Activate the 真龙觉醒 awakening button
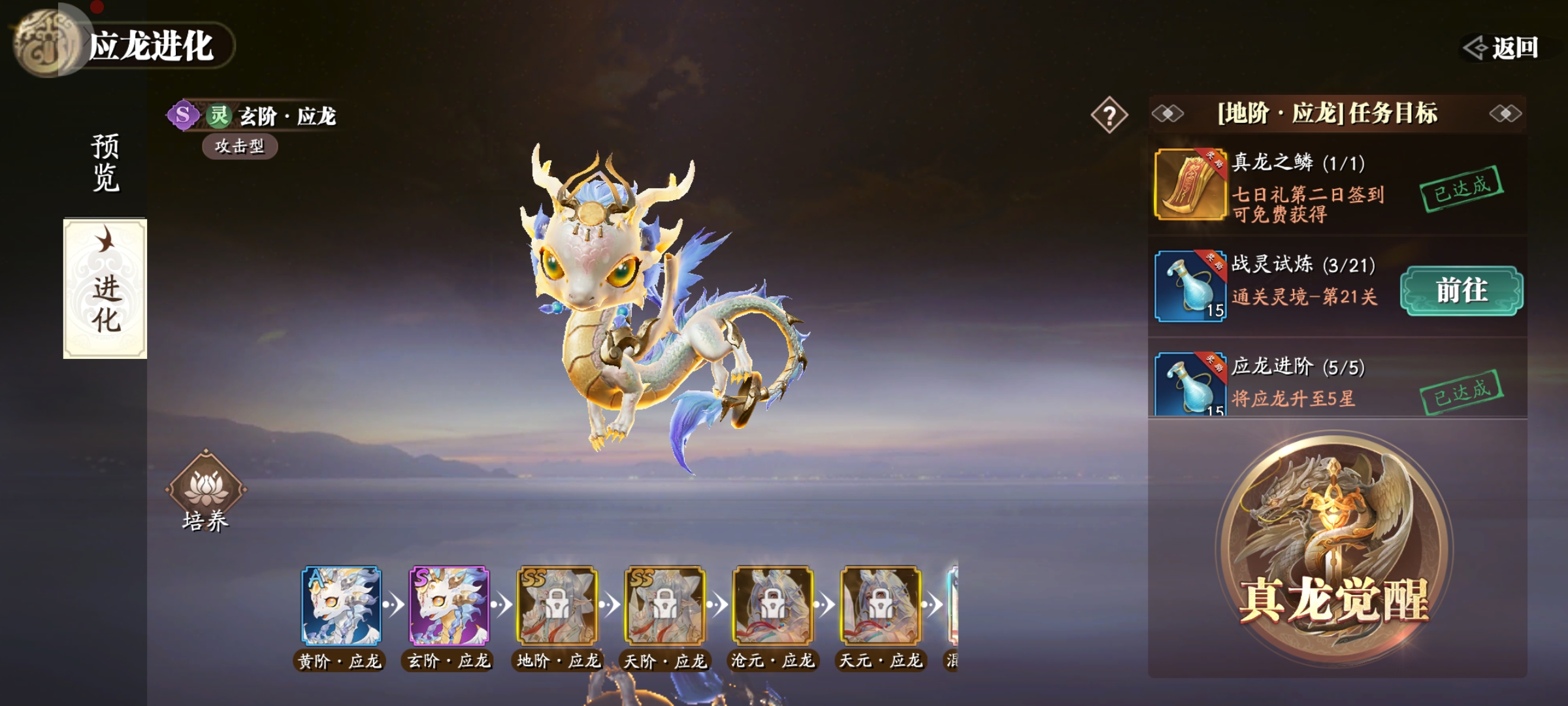The height and width of the screenshot is (706, 1568). [1333, 549]
